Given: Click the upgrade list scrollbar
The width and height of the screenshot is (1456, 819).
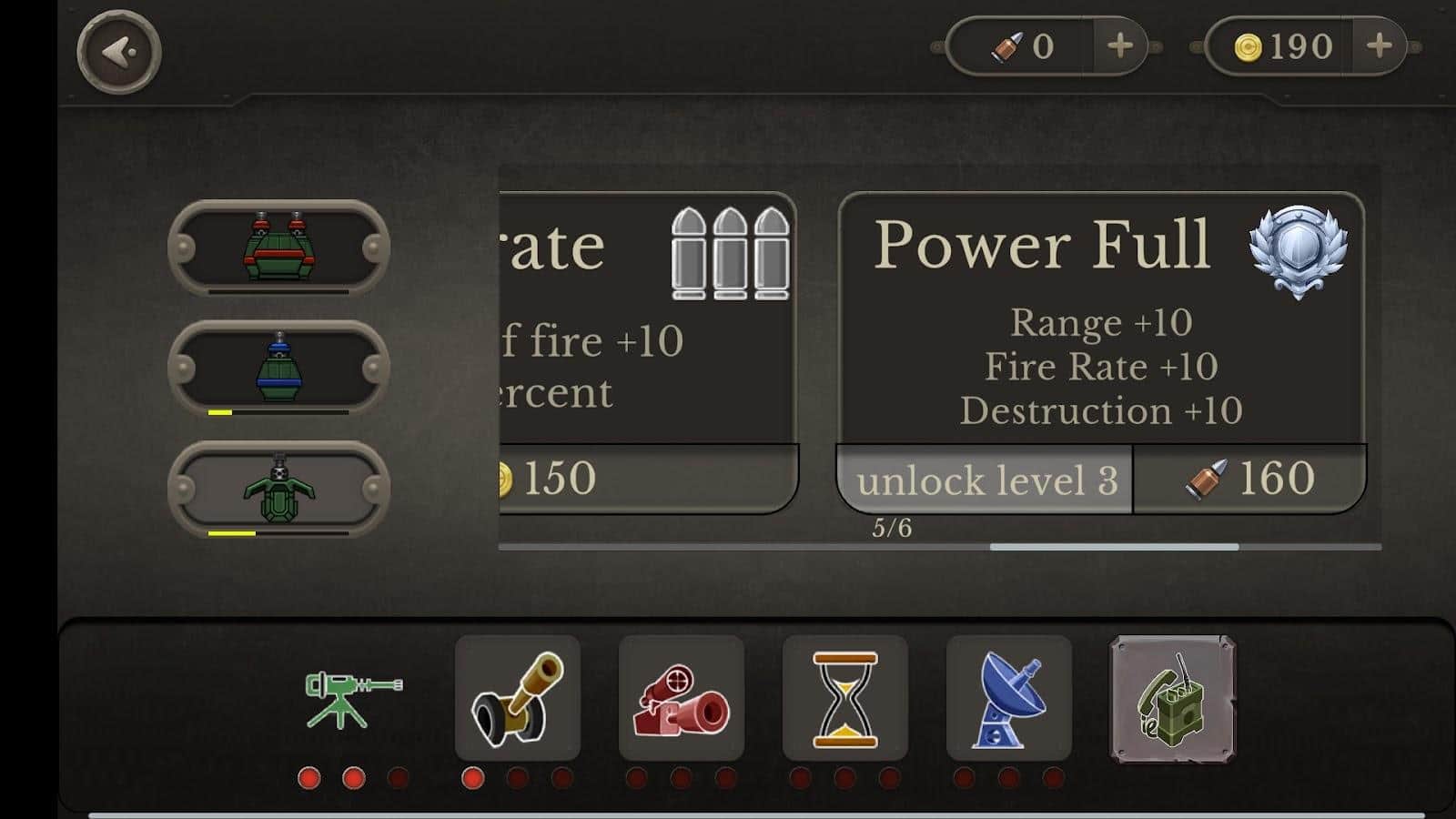Looking at the screenshot, I should point(1114,547).
